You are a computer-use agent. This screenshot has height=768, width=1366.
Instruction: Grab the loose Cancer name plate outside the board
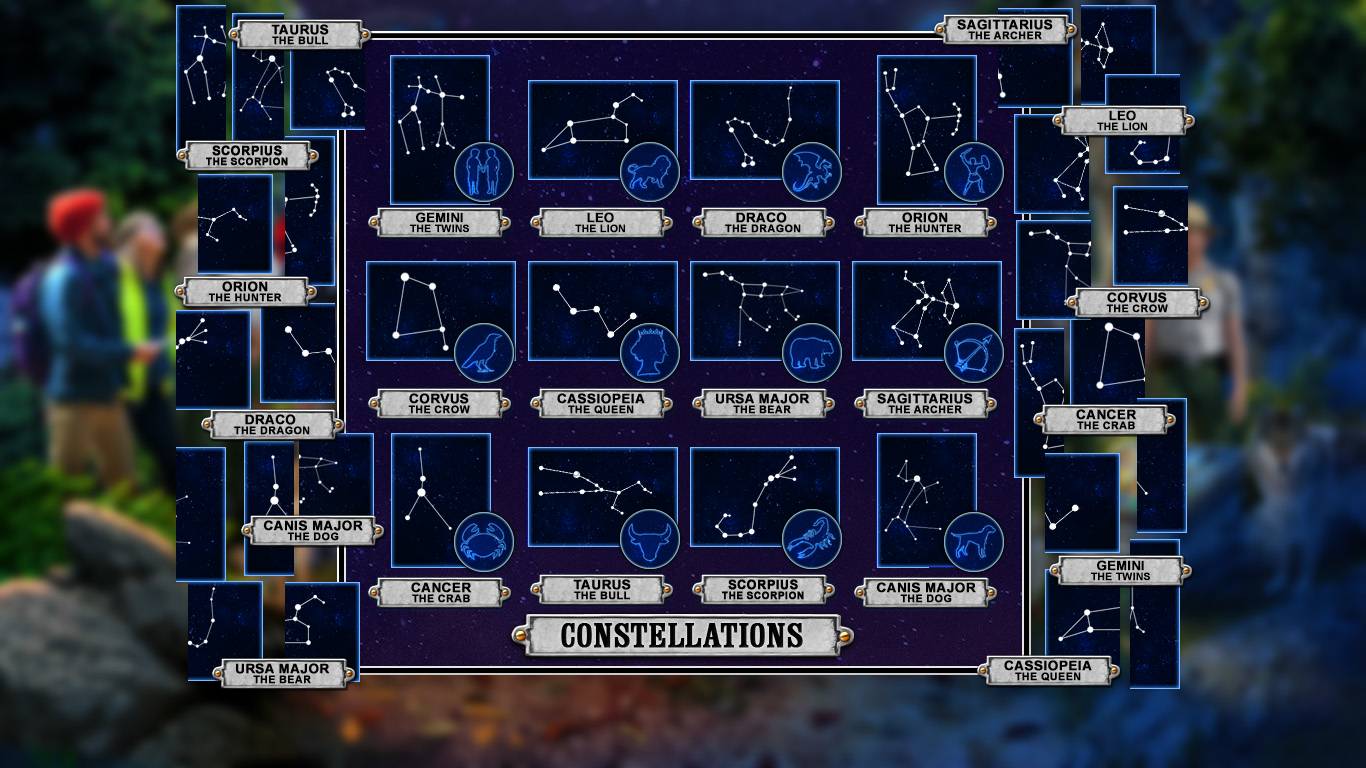click(x=1105, y=420)
